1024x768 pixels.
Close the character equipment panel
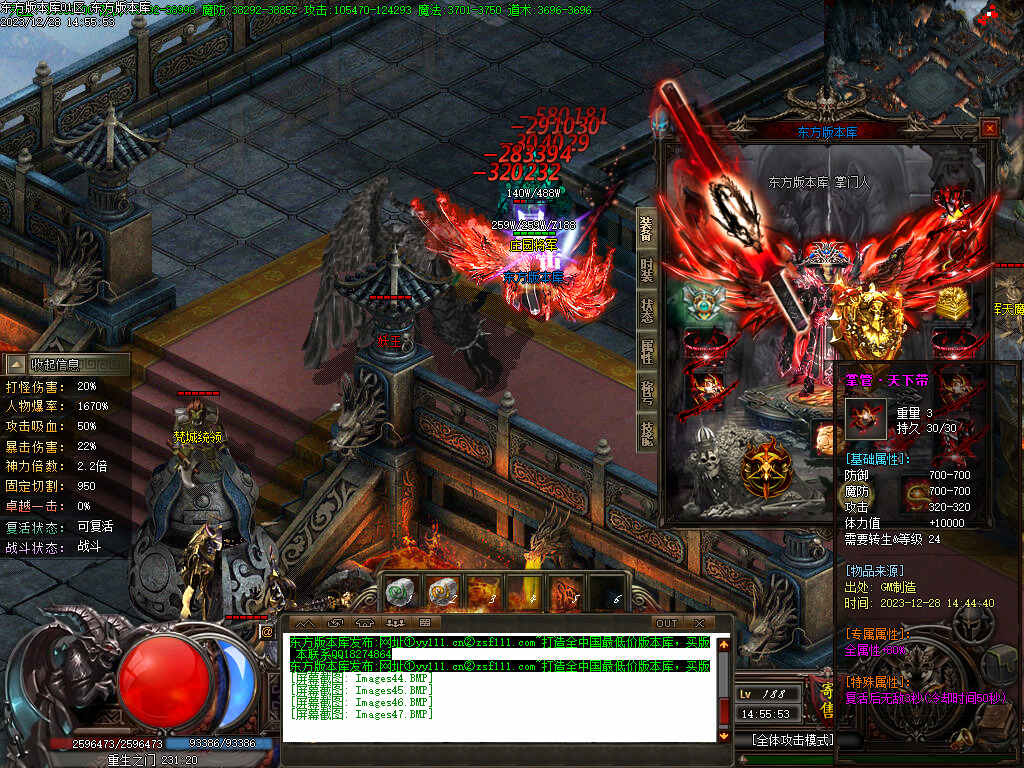coord(988,128)
